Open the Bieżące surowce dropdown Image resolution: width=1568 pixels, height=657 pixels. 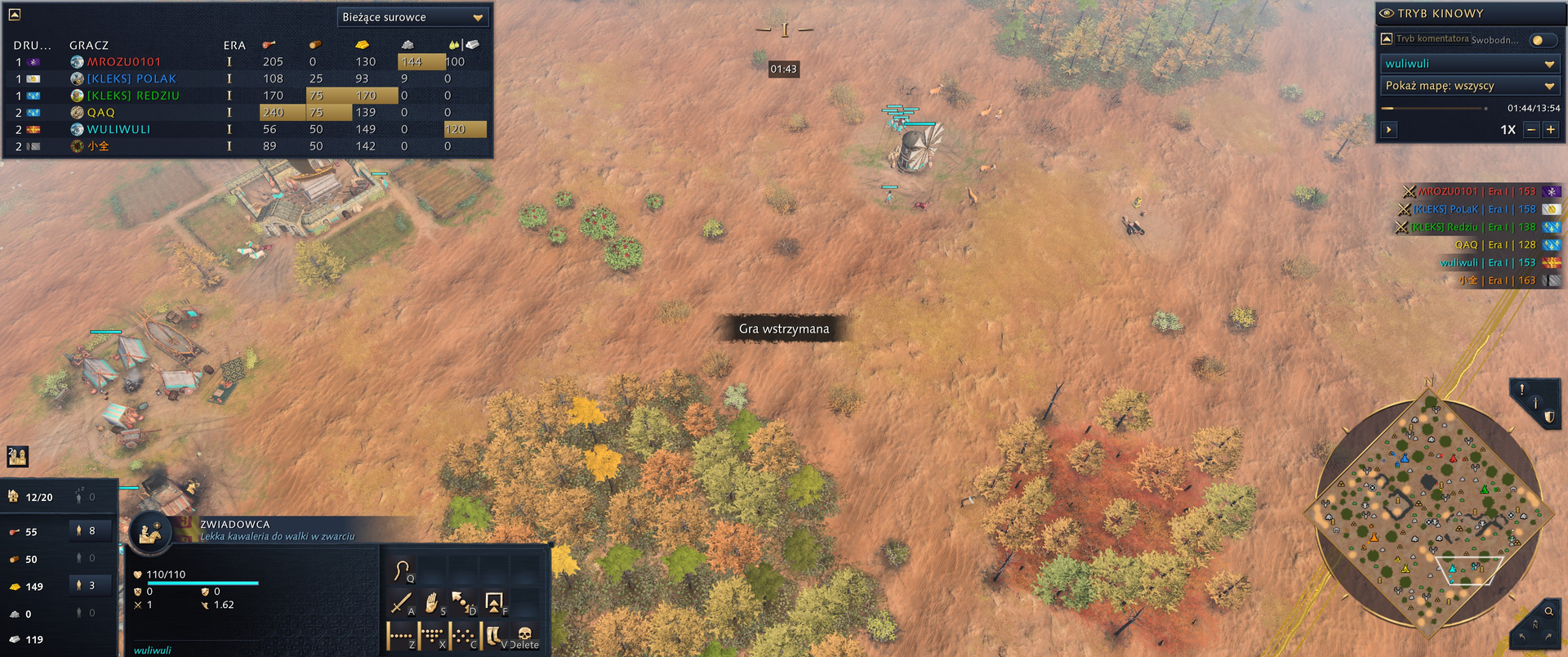pos(412,17)
